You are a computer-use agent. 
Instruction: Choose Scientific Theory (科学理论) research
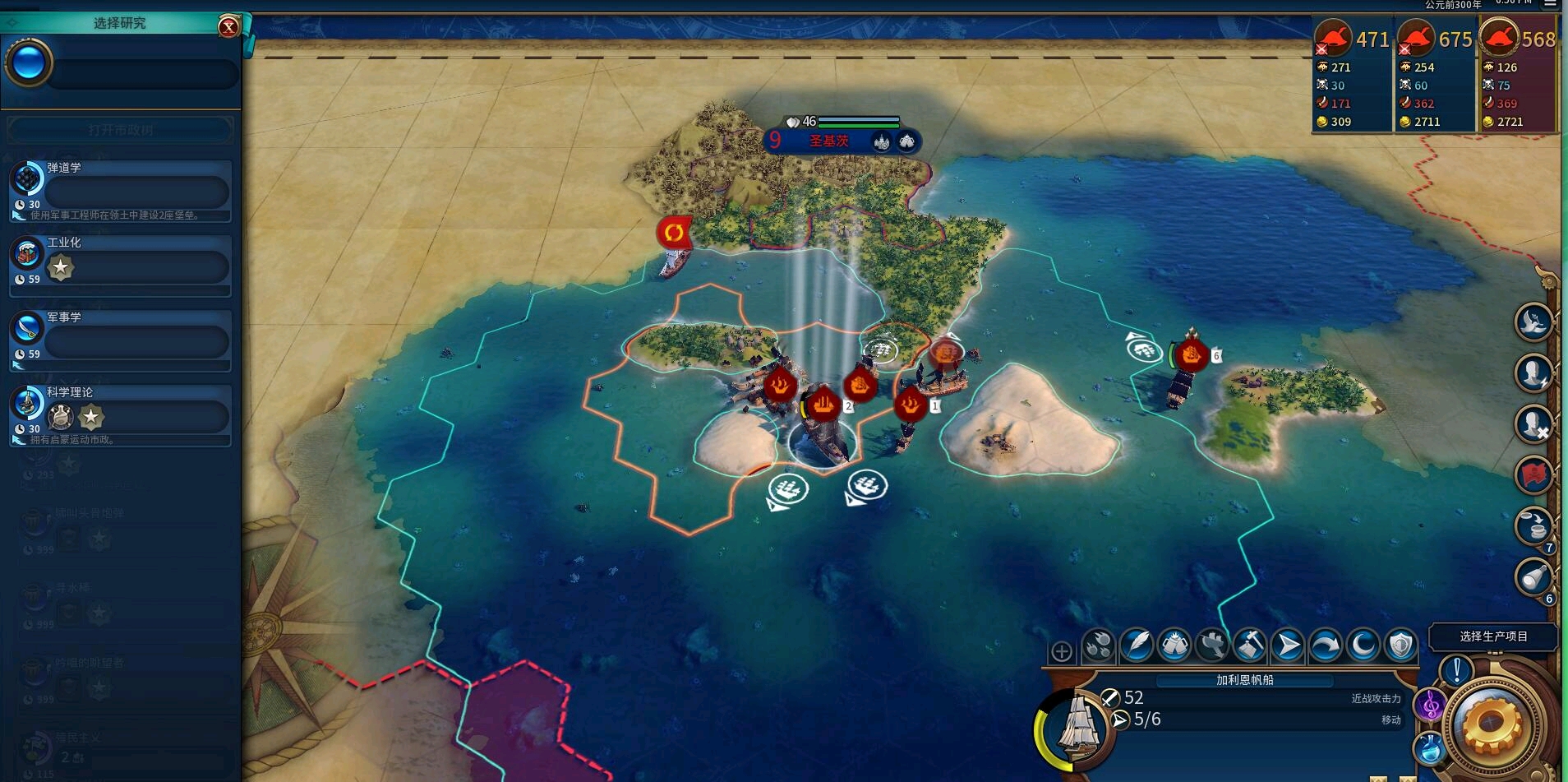tap(121, 415)
